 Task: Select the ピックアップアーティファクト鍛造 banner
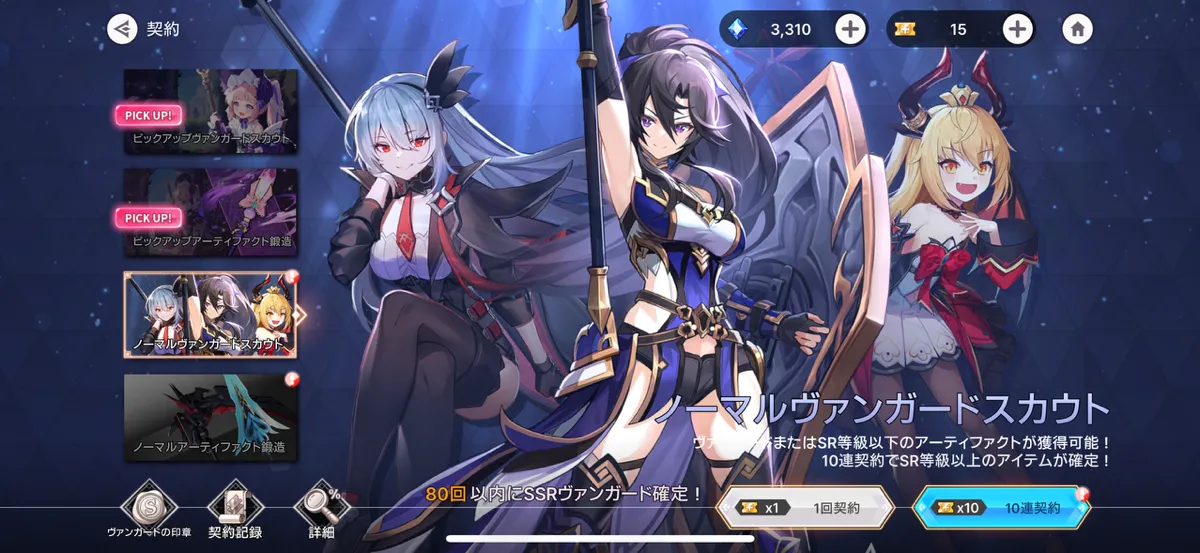click(211, 211)
